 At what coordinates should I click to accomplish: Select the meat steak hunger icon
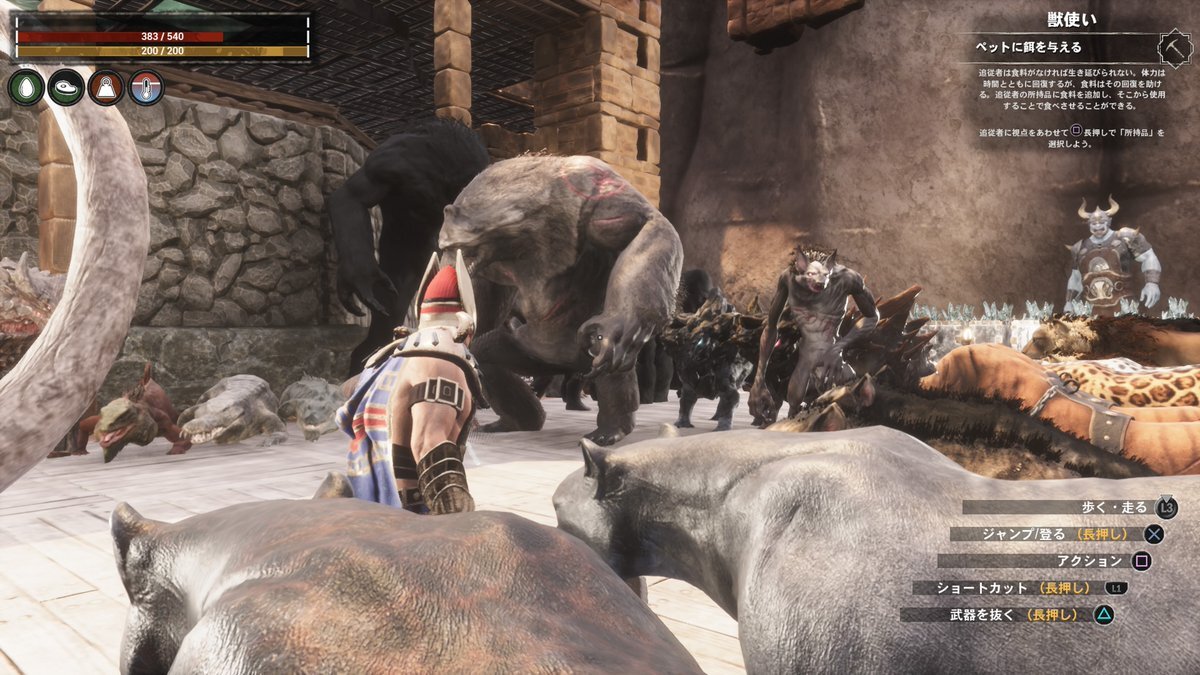pyautogui.click(x=66, y=88)
